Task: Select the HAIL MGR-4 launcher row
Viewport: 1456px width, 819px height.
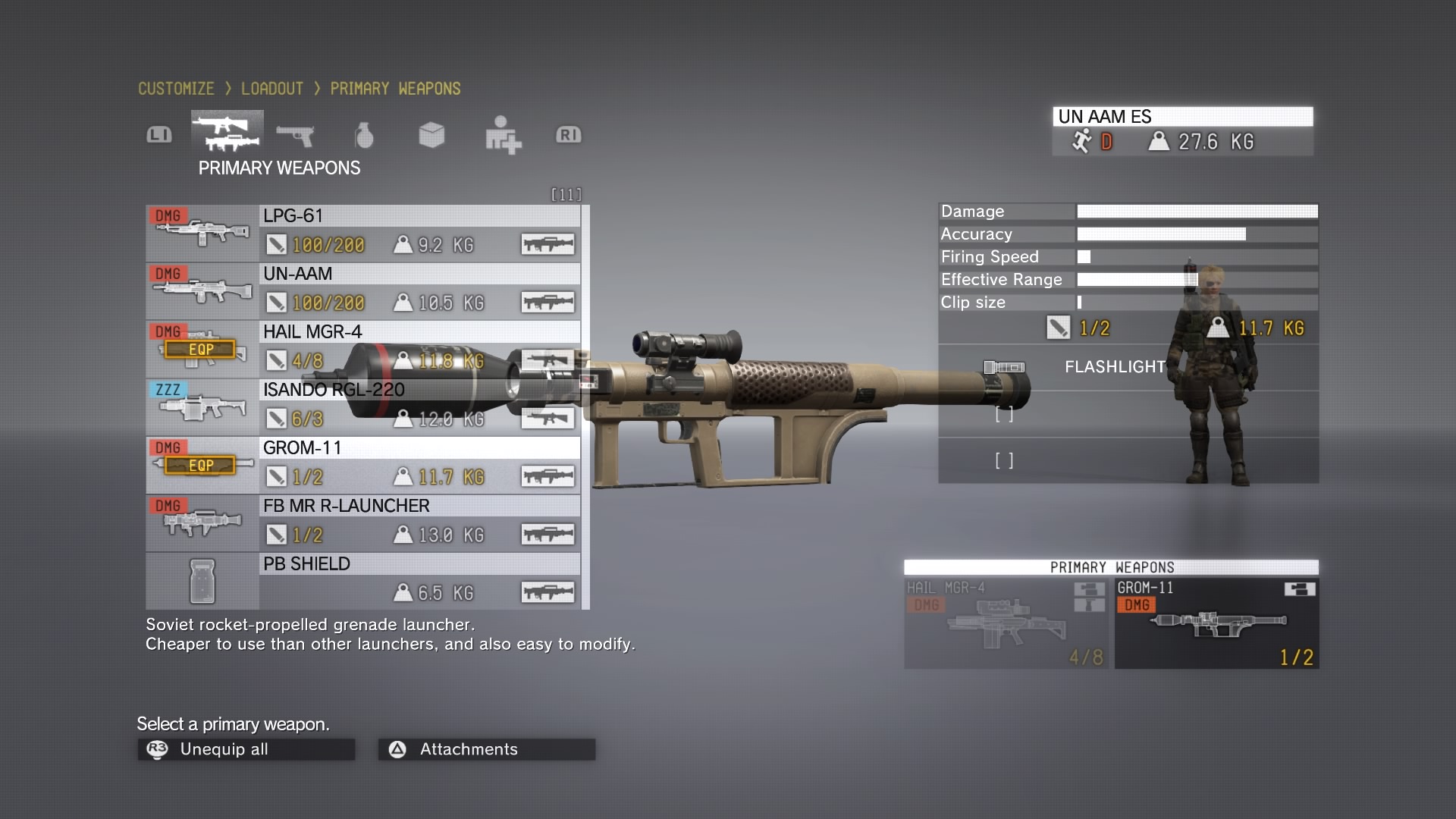Action: coord(362,349)
